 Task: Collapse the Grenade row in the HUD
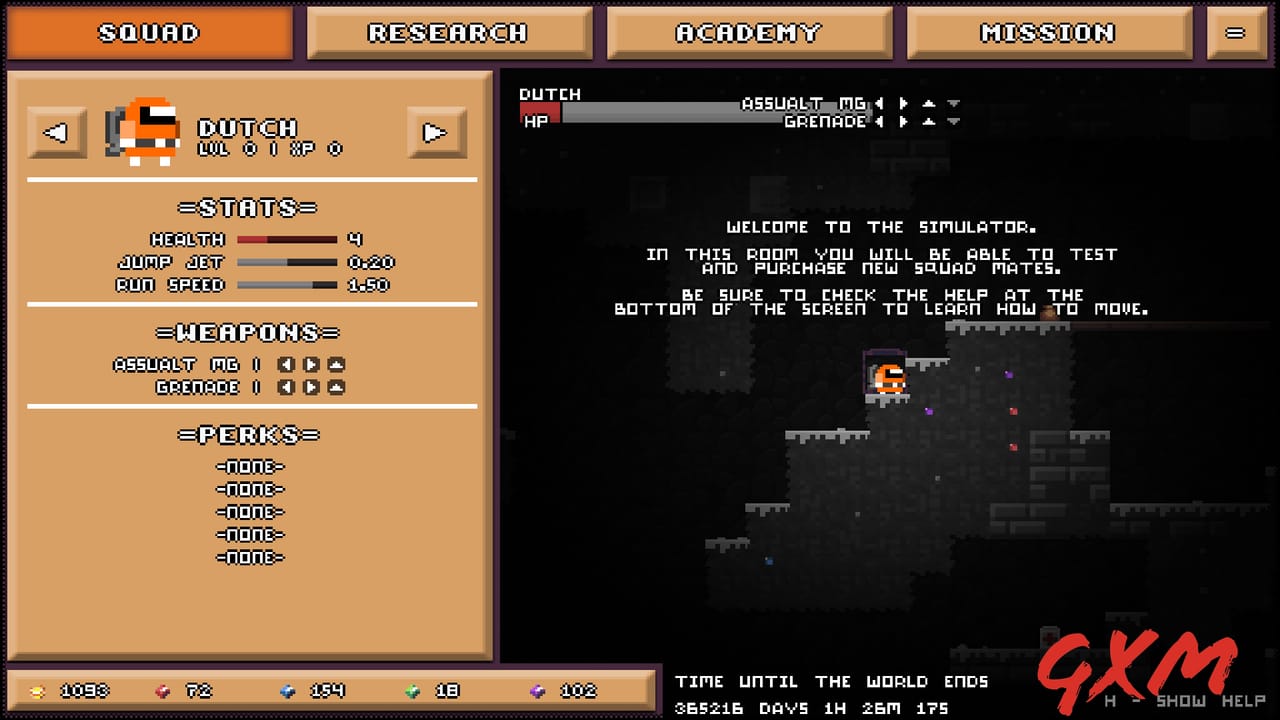pos(953,121)
